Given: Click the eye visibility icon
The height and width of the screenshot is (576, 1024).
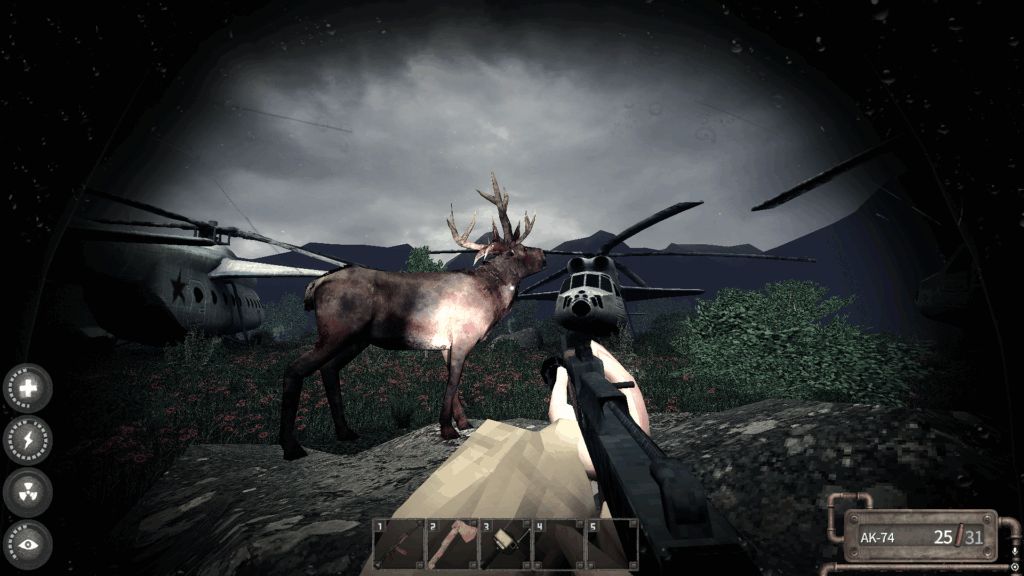Looking at the screenshot, I should coord(27,544).
